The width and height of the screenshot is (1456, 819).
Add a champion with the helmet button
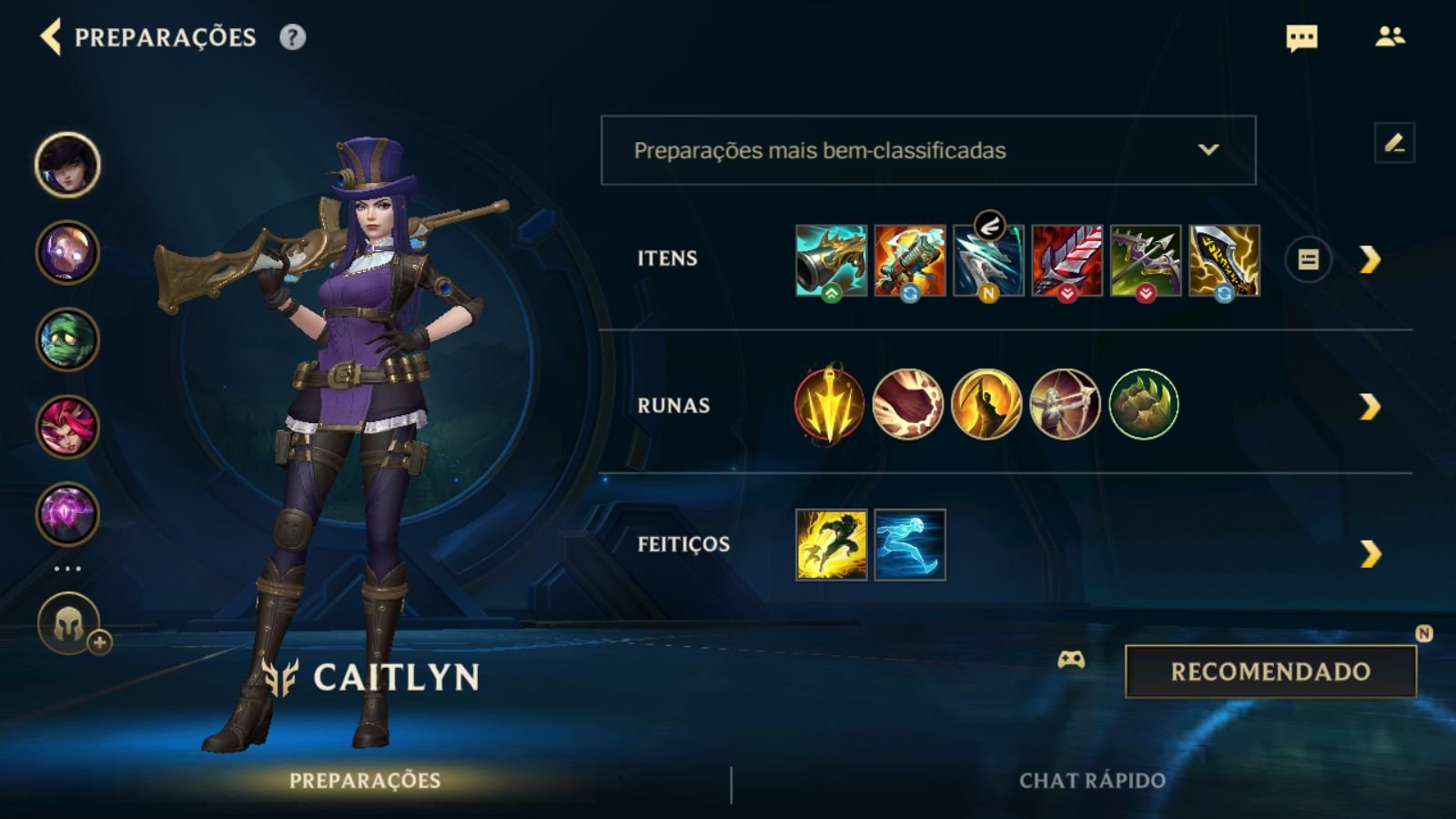[x=70, y=625]
